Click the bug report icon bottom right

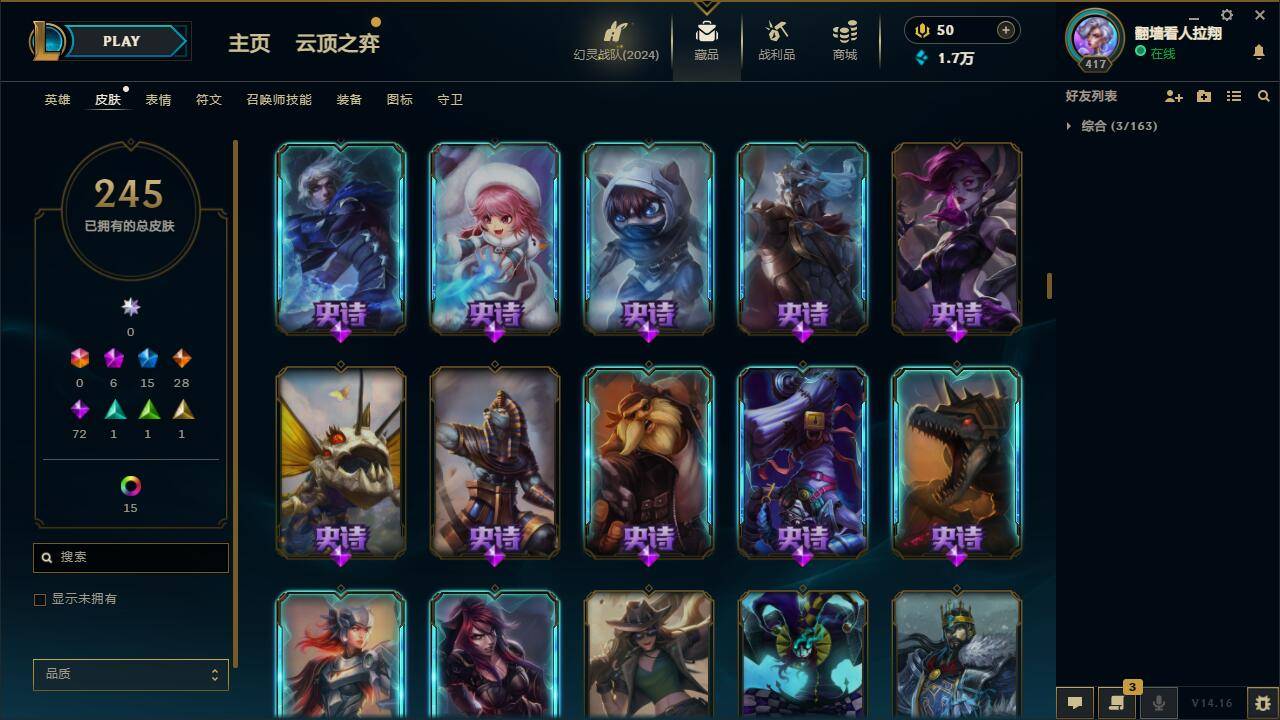pos(1263,703)
